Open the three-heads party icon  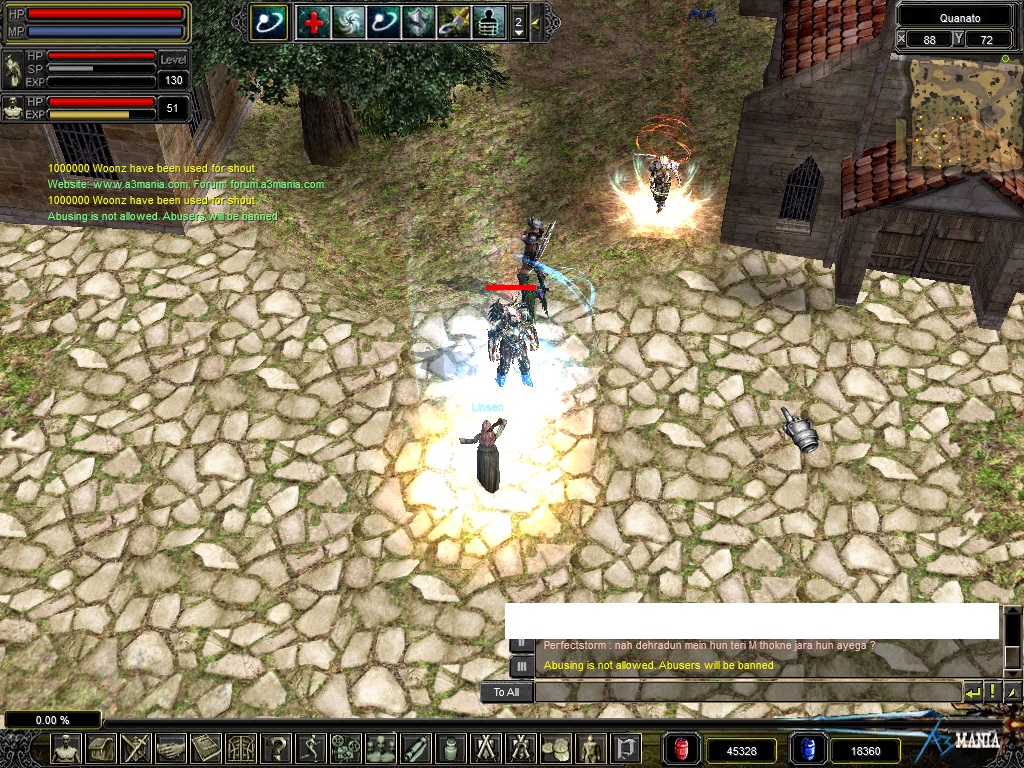(x=381, y=748)
